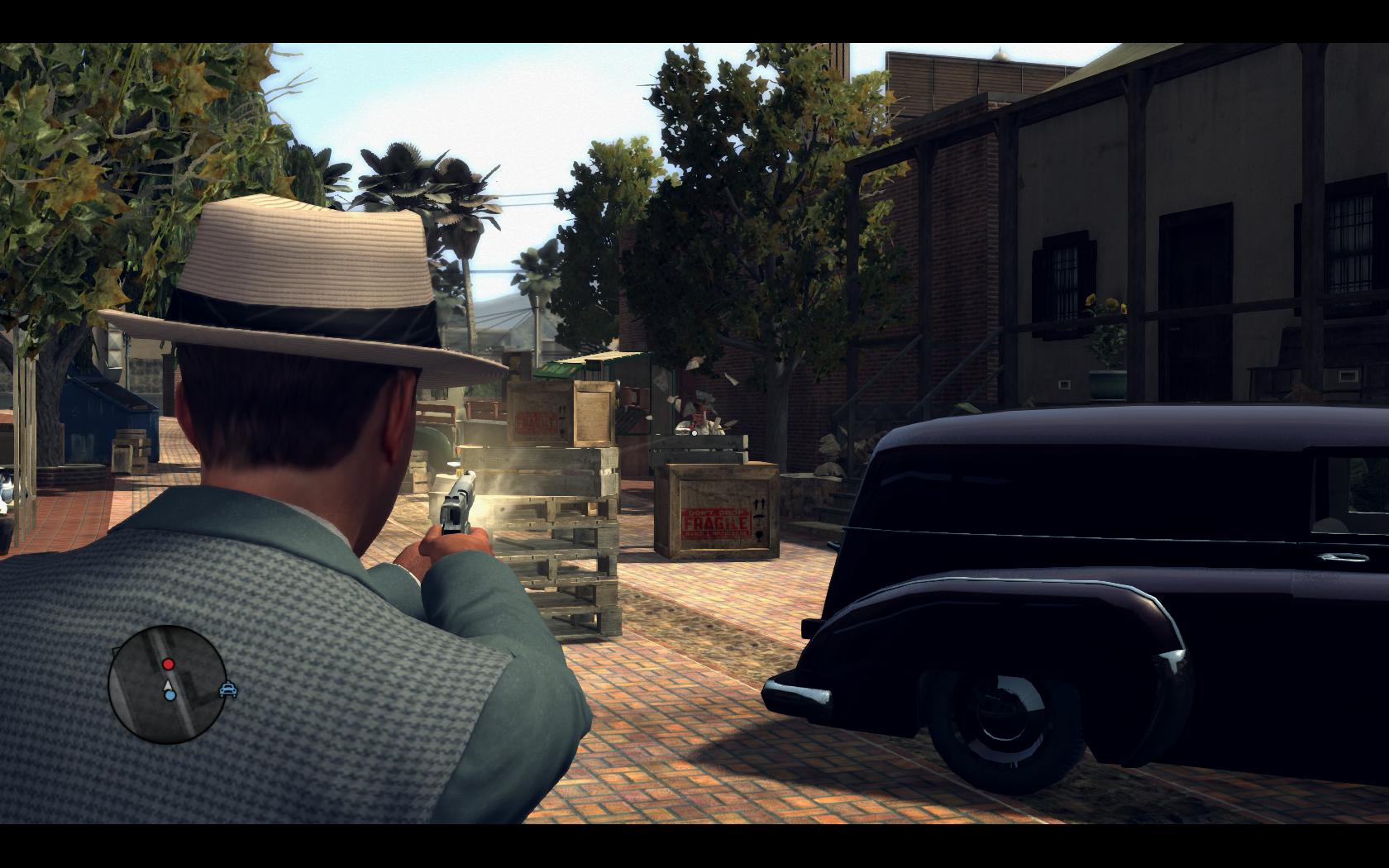
Task: Select the red enemy dot on minimap
Action: [x=169, y=664]
